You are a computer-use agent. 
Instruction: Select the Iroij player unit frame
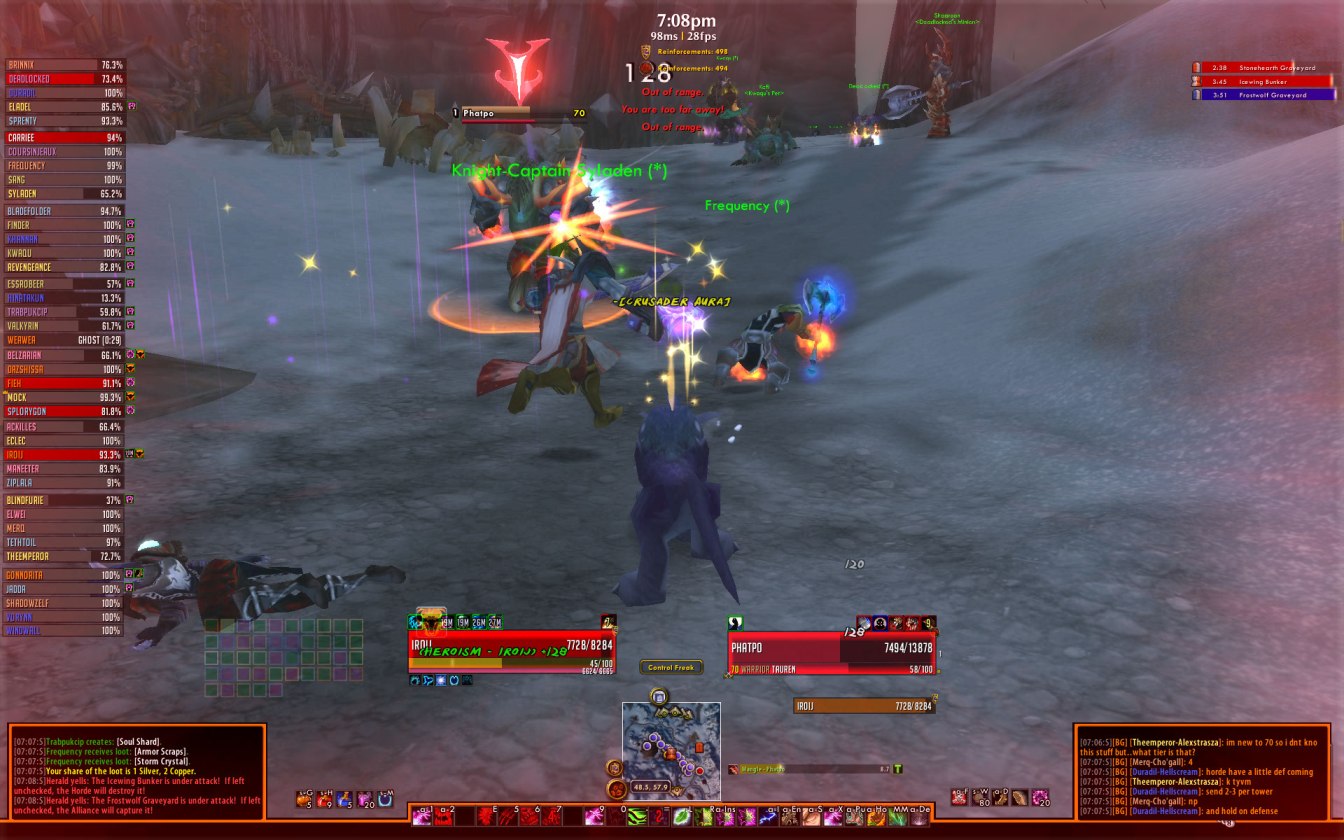(512, 650)
